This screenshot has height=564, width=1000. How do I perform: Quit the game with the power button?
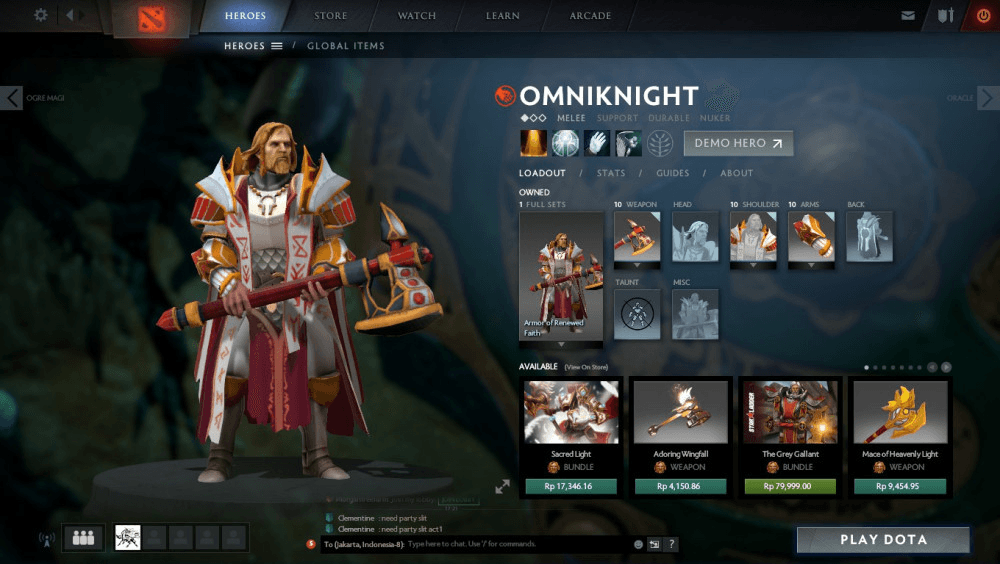[x=982, y=16]
